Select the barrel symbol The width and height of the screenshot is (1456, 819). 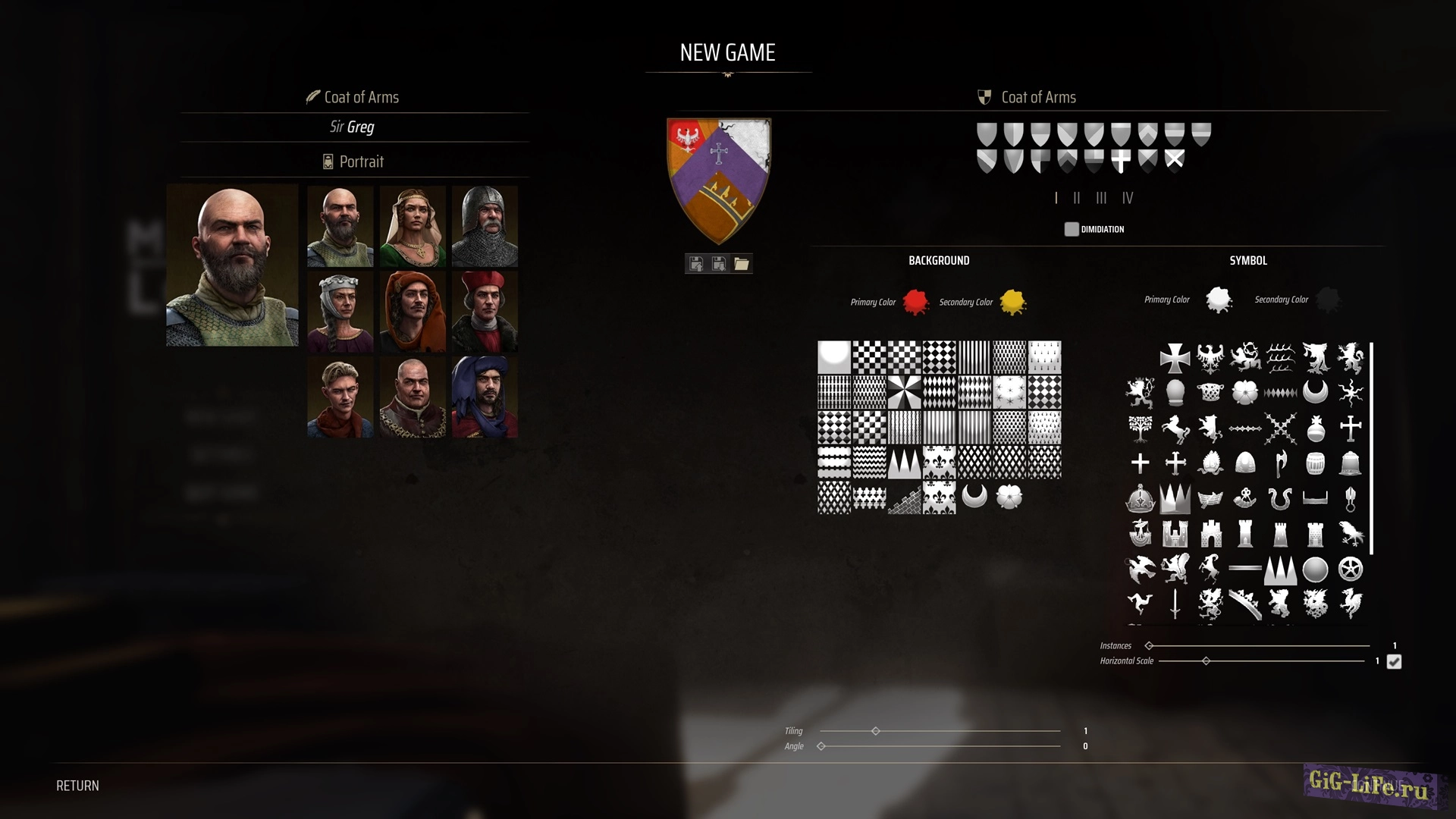[1315, 463]
